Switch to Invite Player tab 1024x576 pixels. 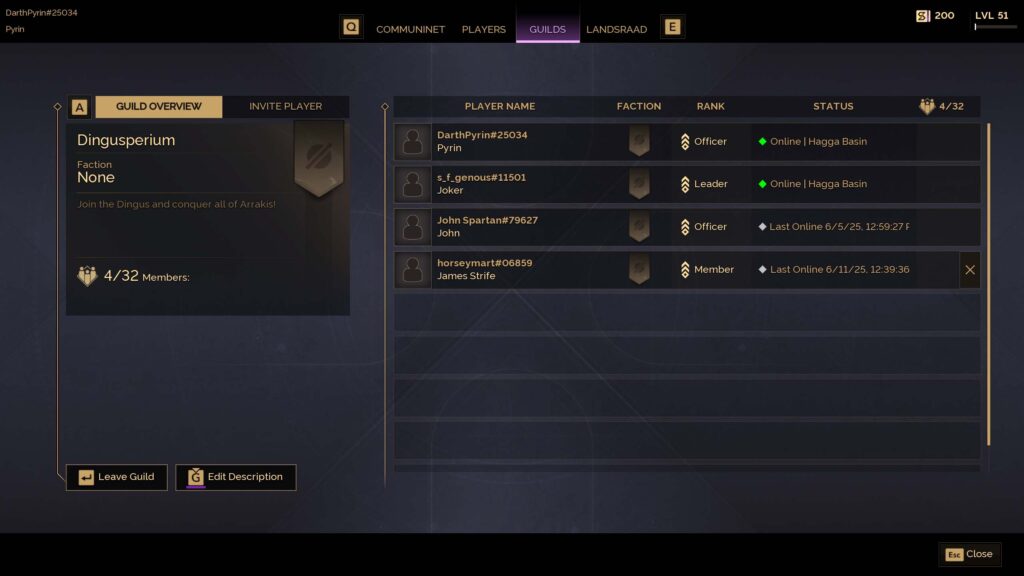pyautogui.click(x=285, y=106)
